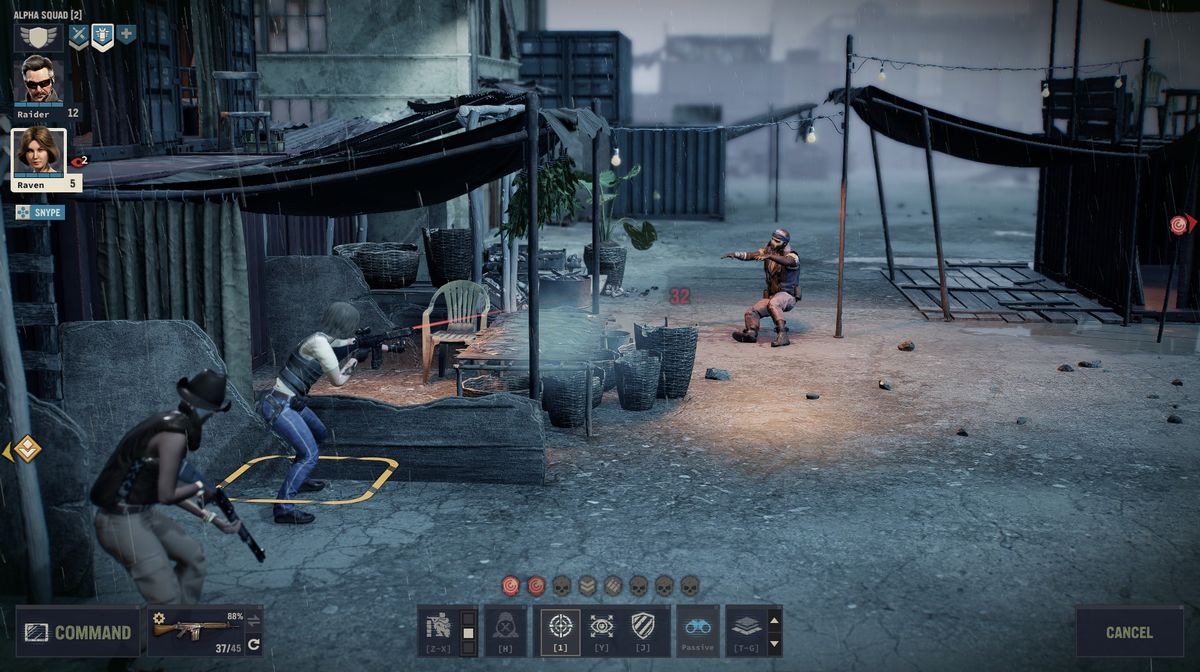The height and width of the screenshot is (672, 1200).
Task: Open the Command menu
Action: [x=78, y=632]
